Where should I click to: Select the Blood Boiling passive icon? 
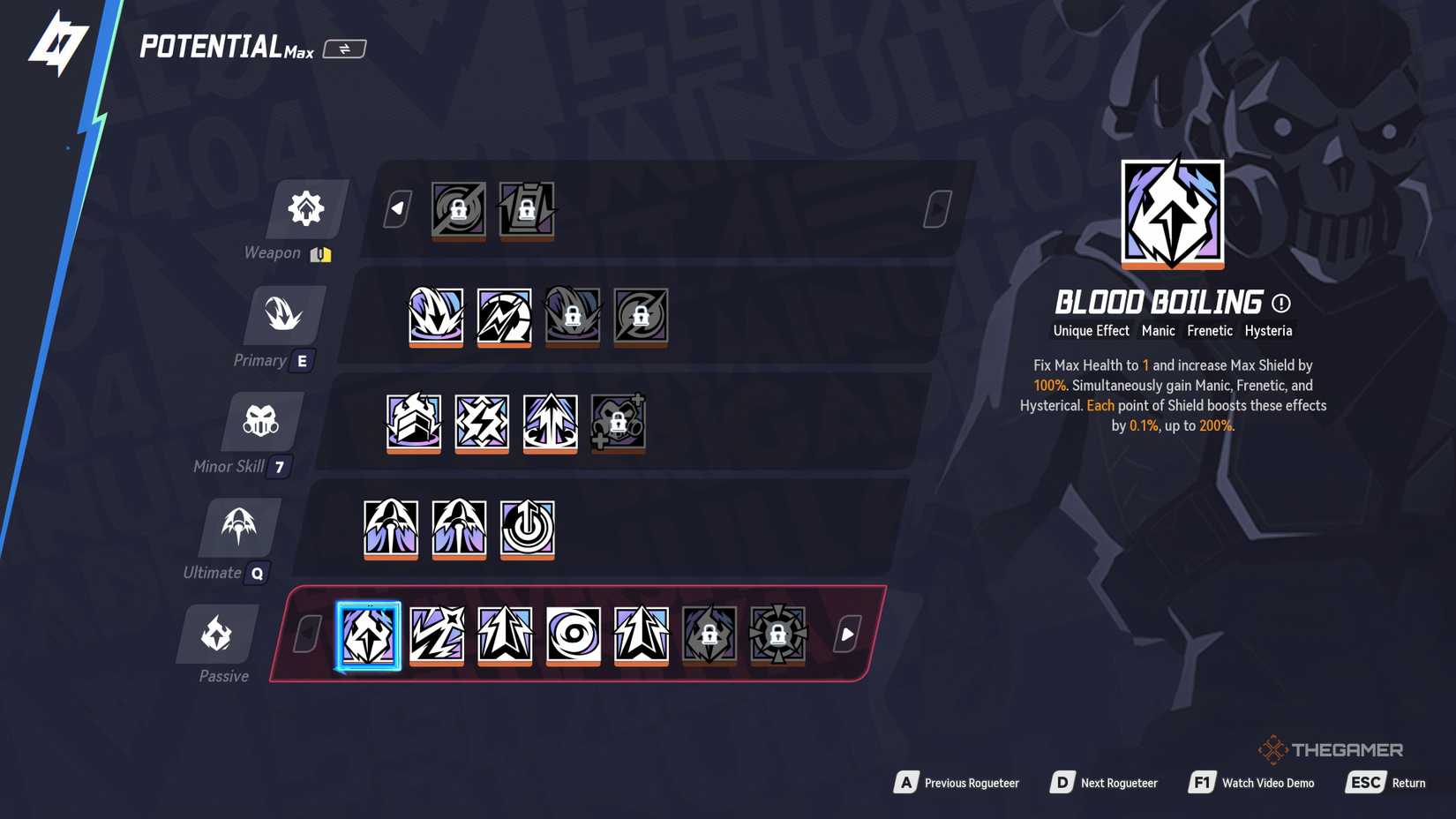pyautogui.click(x=370, y=635)
